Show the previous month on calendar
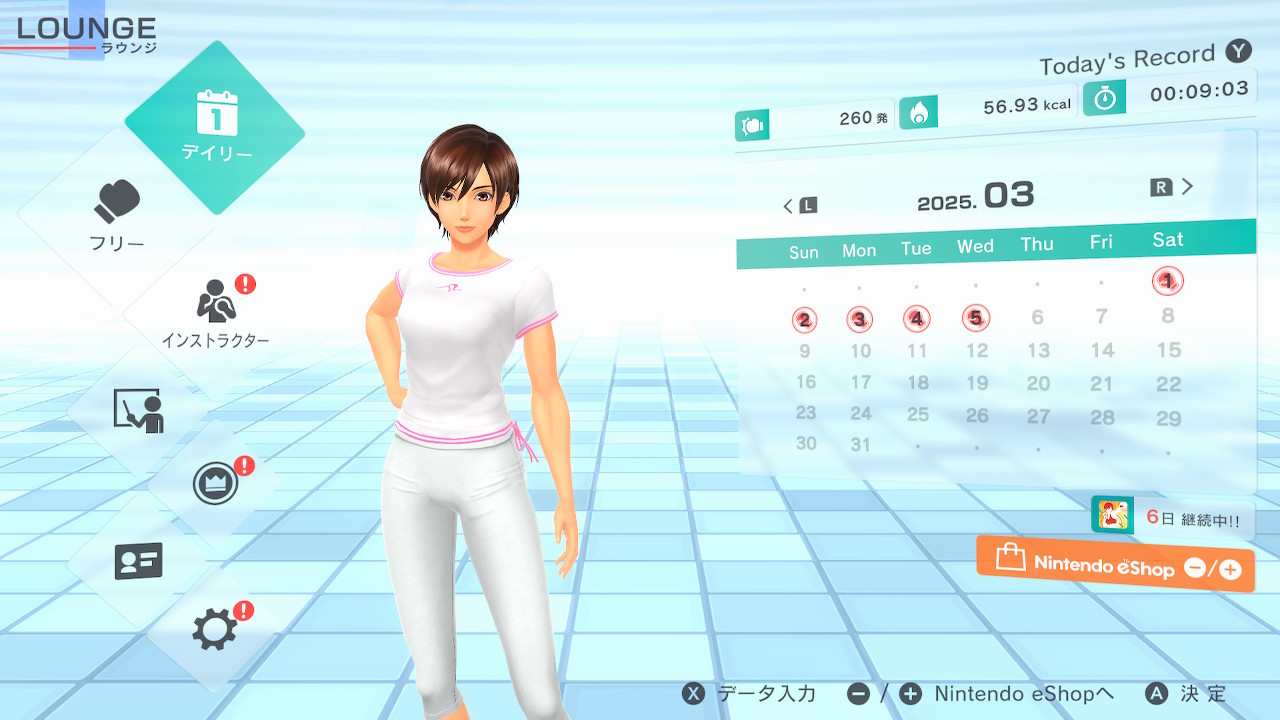Screen dimensions: 1280x720 [799, 206]
